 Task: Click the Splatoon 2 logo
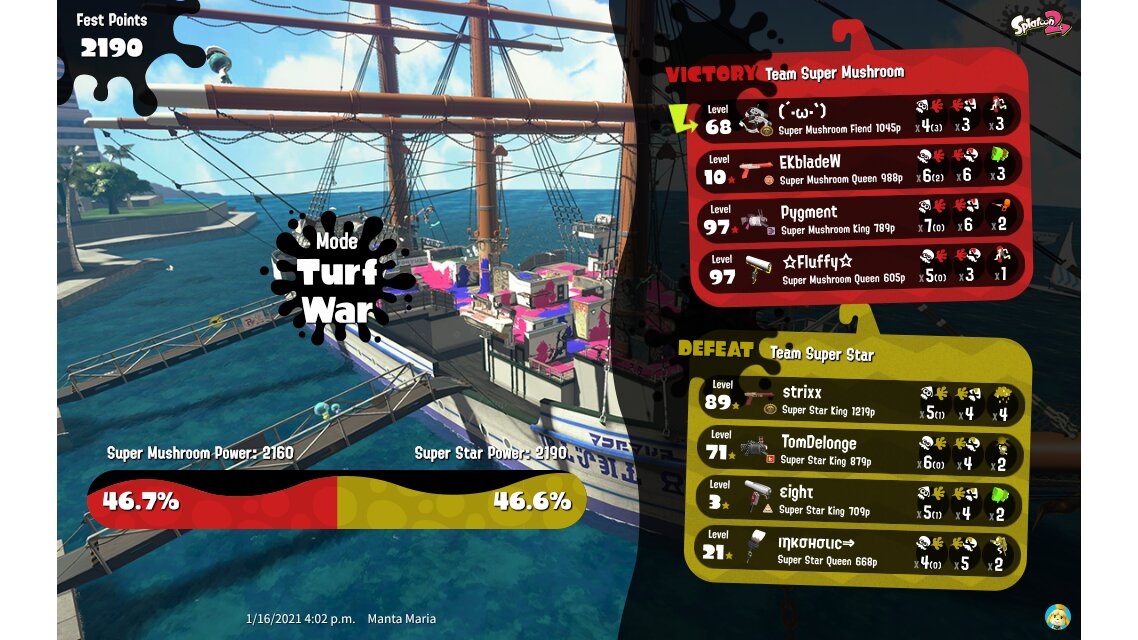(x=1041, y=23)
